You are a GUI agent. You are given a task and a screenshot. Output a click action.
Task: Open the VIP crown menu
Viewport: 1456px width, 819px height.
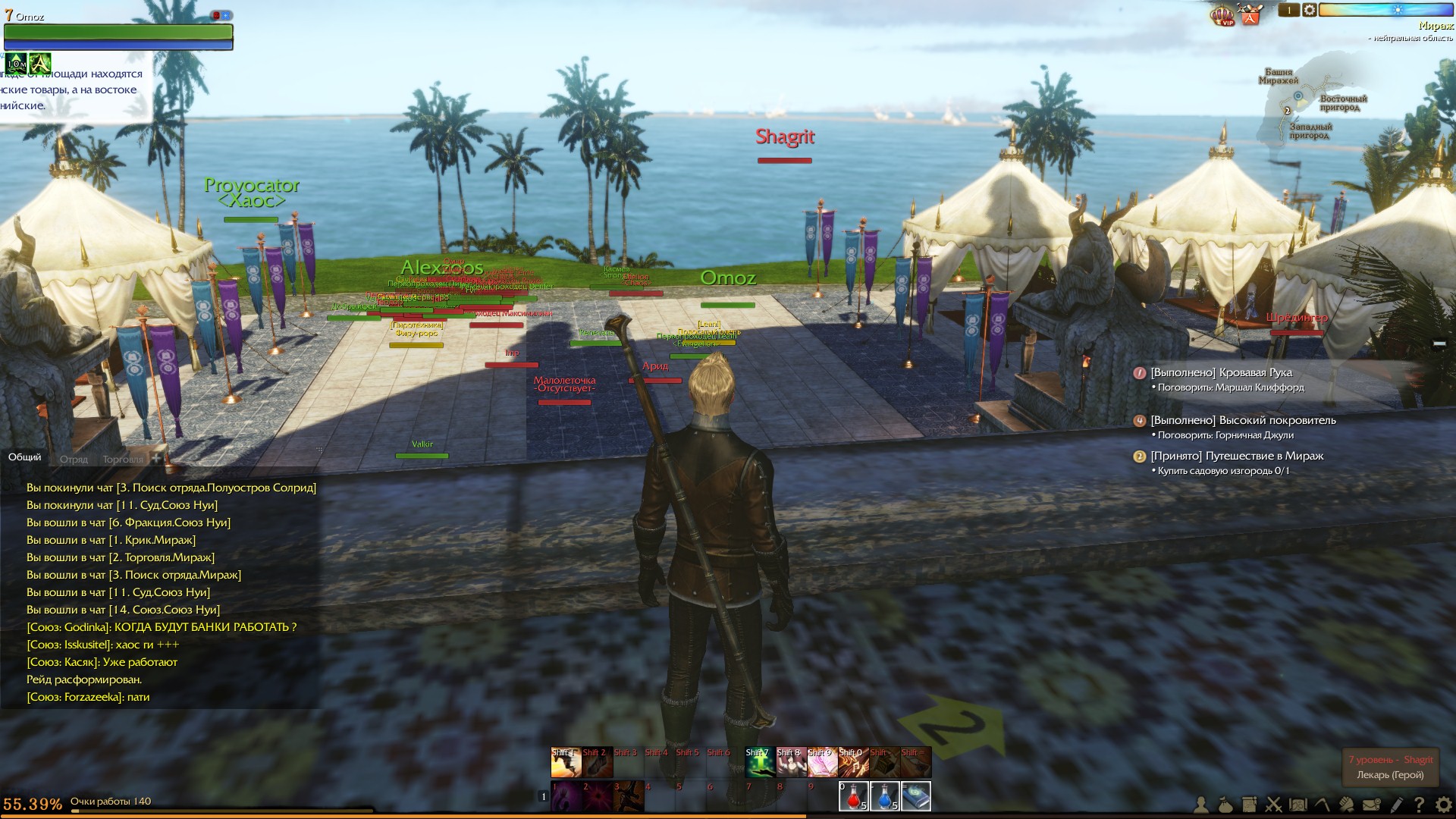[x=1222, y=15]
